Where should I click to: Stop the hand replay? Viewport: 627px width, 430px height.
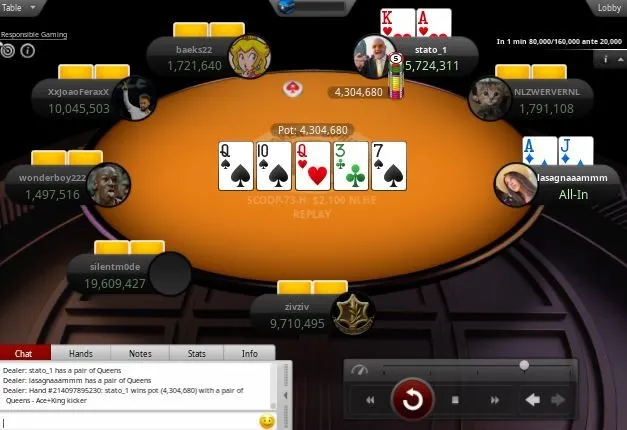[454, 401]
